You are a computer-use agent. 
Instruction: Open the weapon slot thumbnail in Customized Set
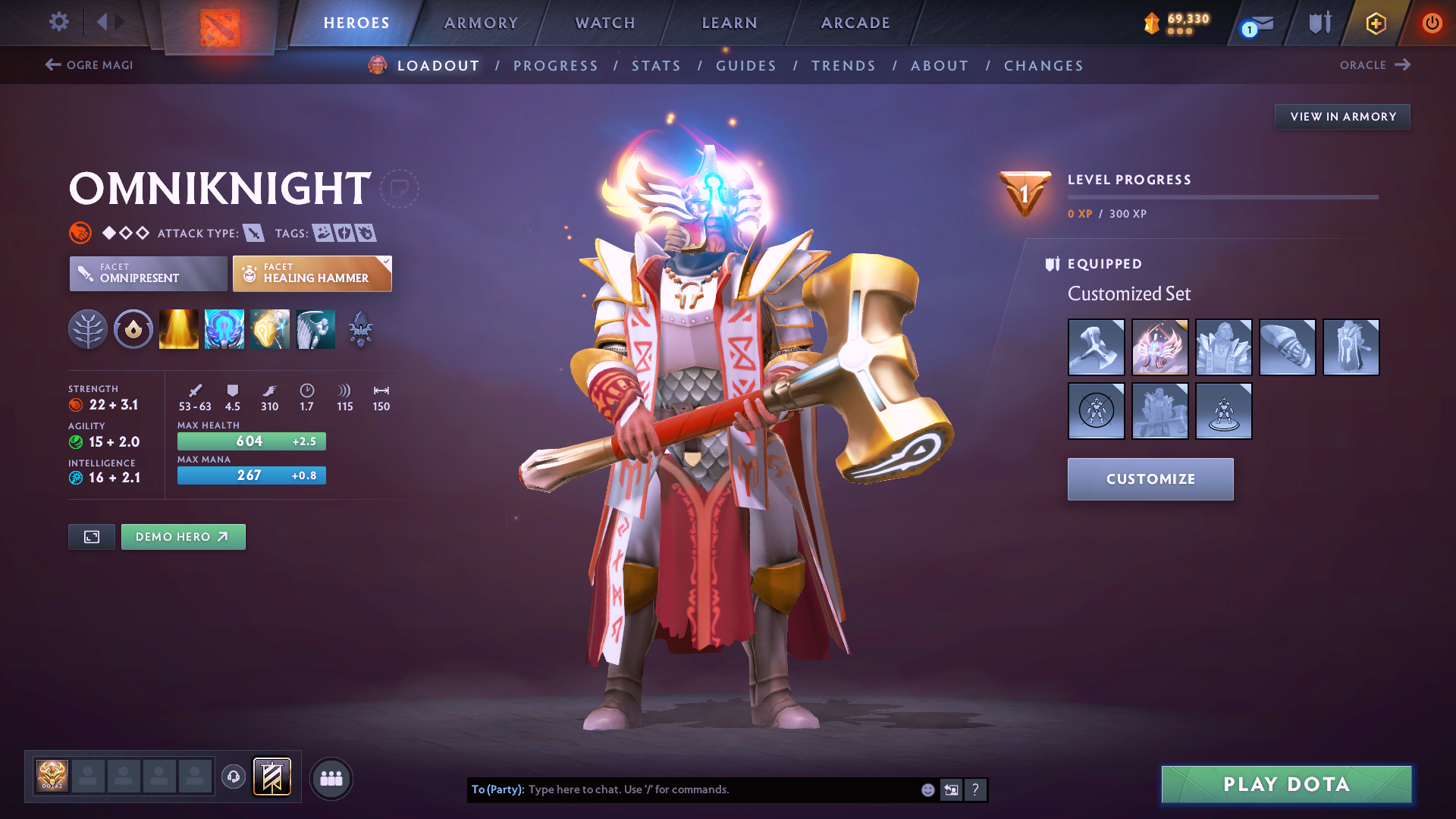click(x=1096, y=347)
